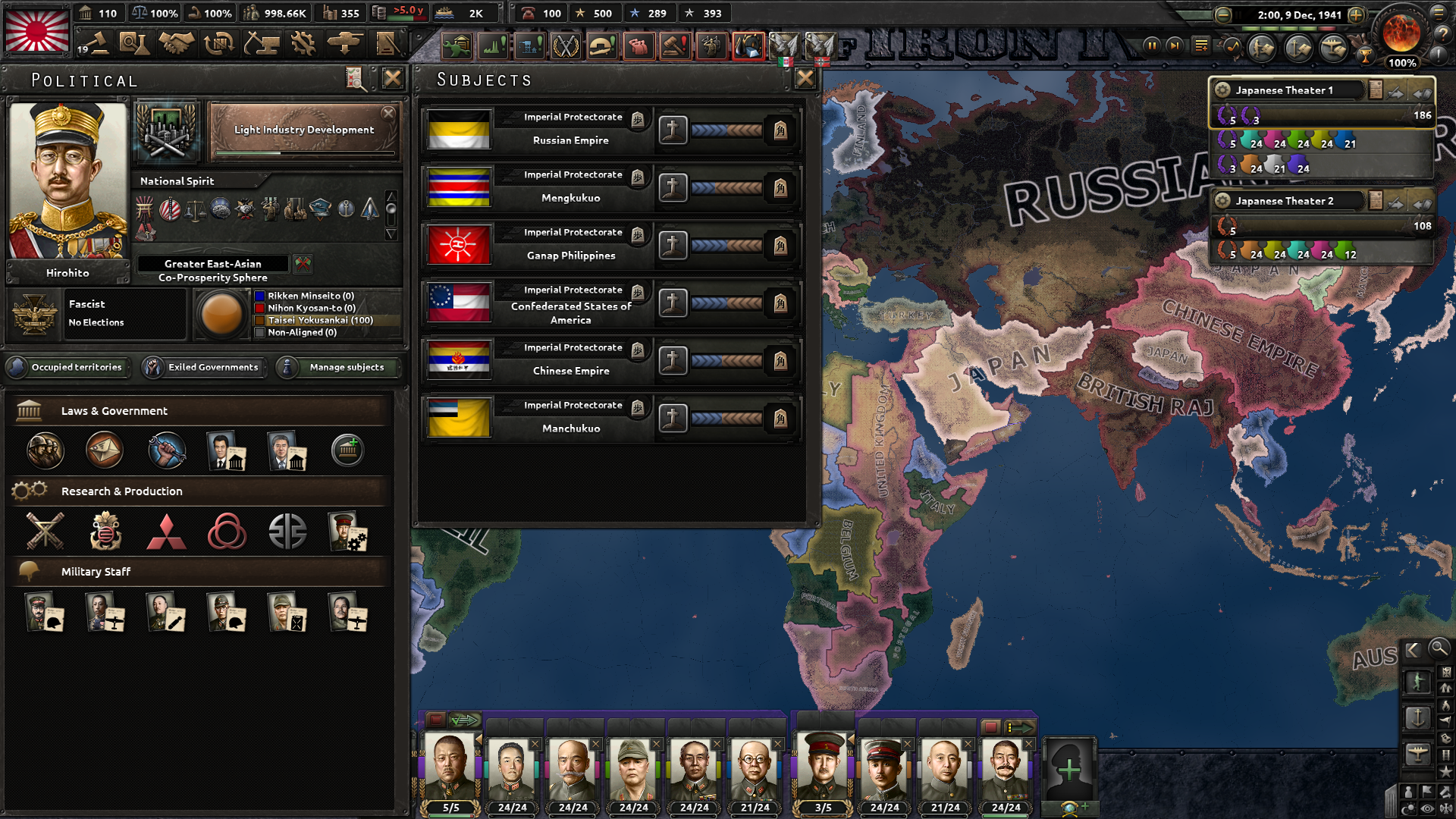Click the red gavel law alert icon
The height and width of the screenshot is (819, 1456).
click(675, 47)
